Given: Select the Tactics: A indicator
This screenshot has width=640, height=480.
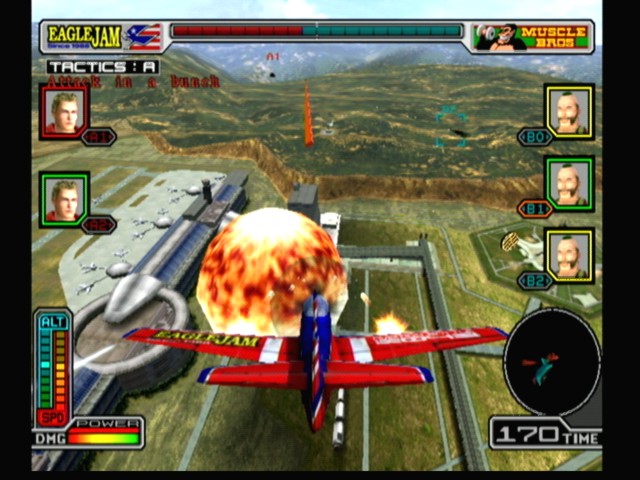Looking at the screenshot, I should (x=103, y=67).
